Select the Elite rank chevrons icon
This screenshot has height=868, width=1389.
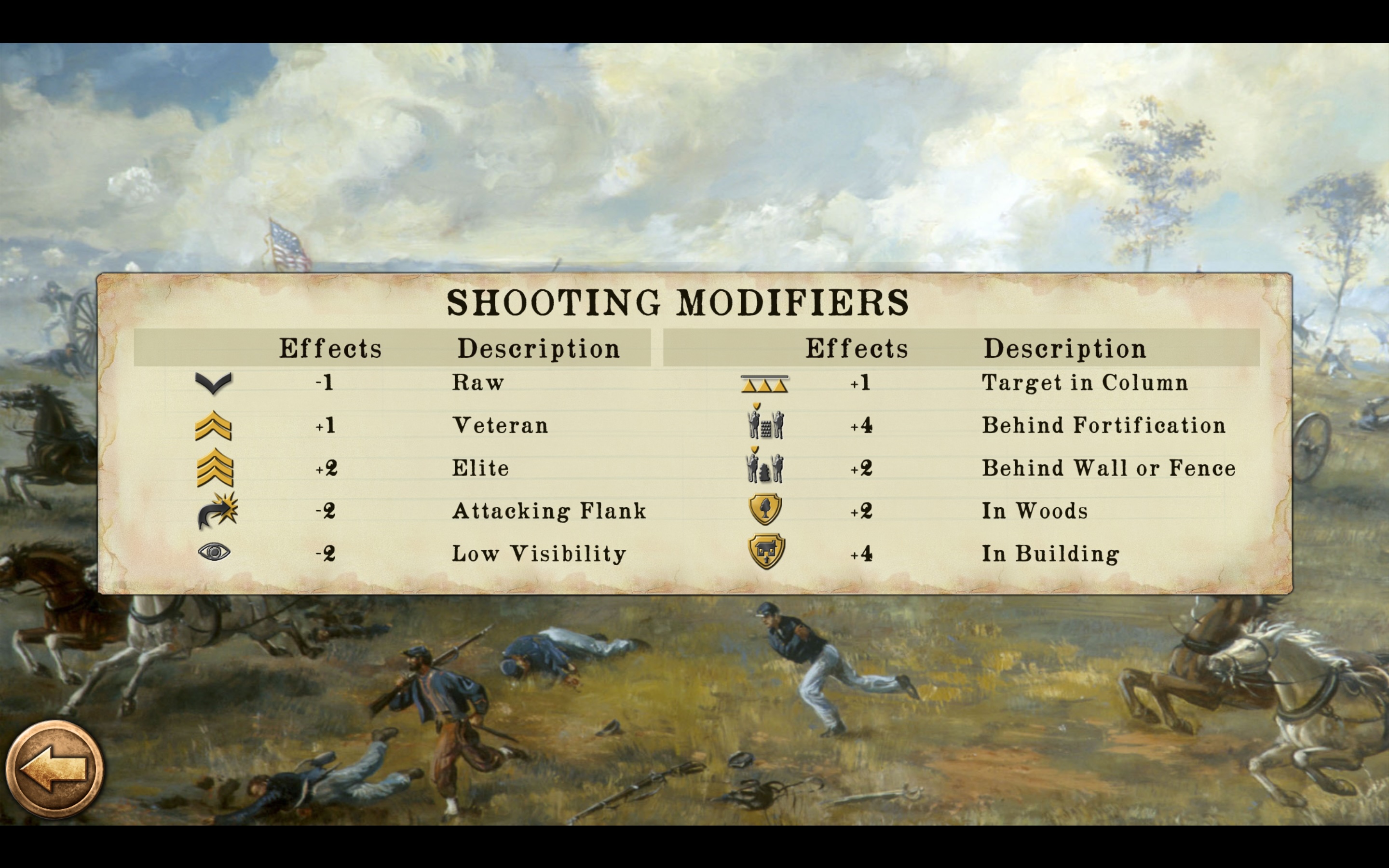coord(213,467)
